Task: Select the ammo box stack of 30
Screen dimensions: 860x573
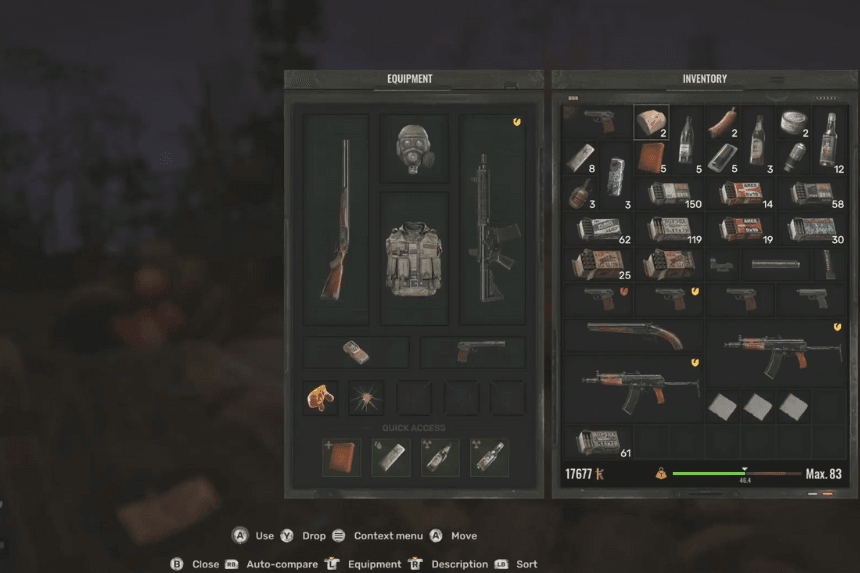Action: [811, 228]
